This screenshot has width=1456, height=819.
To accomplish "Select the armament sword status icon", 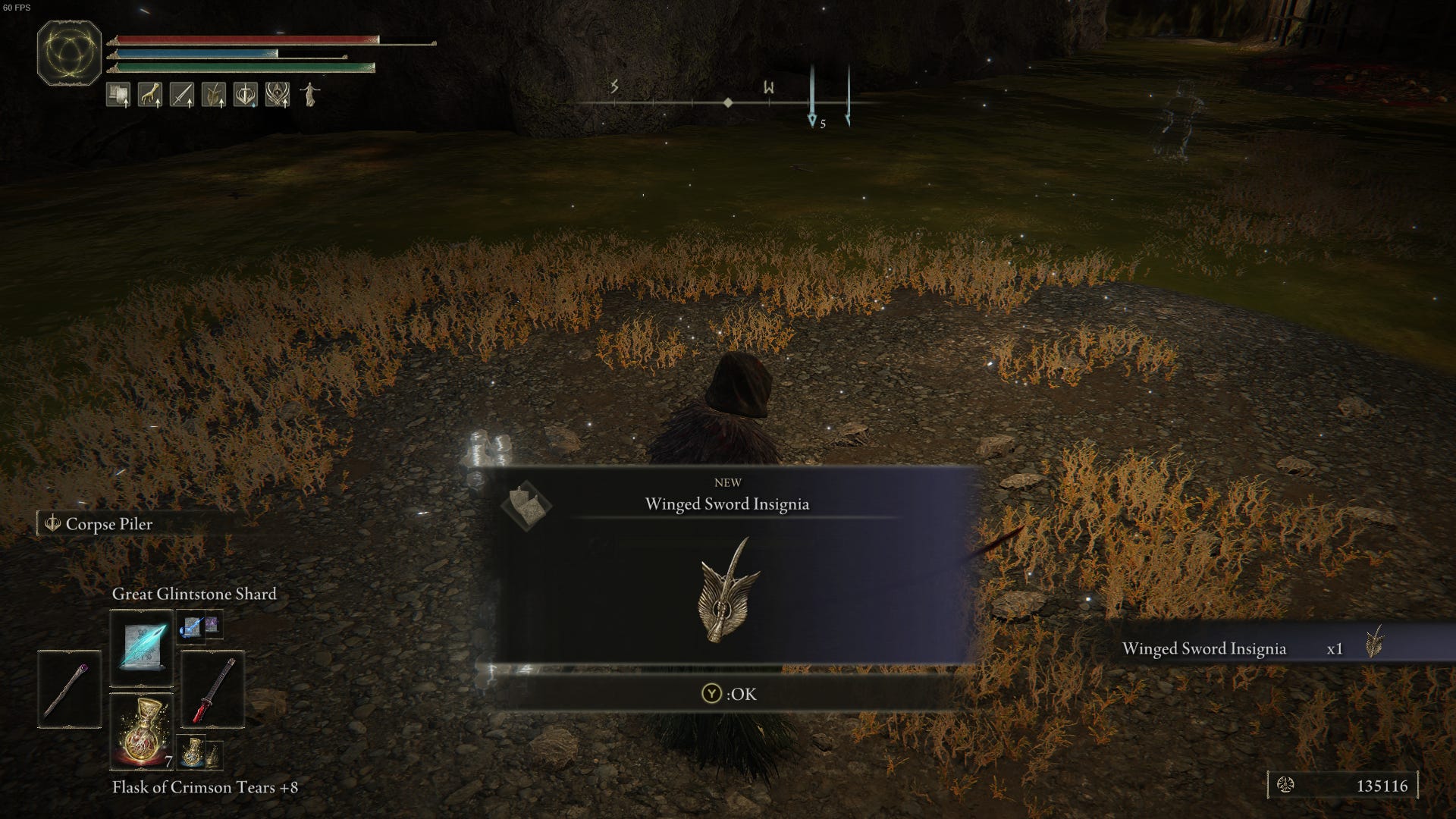I will point(182,95).
